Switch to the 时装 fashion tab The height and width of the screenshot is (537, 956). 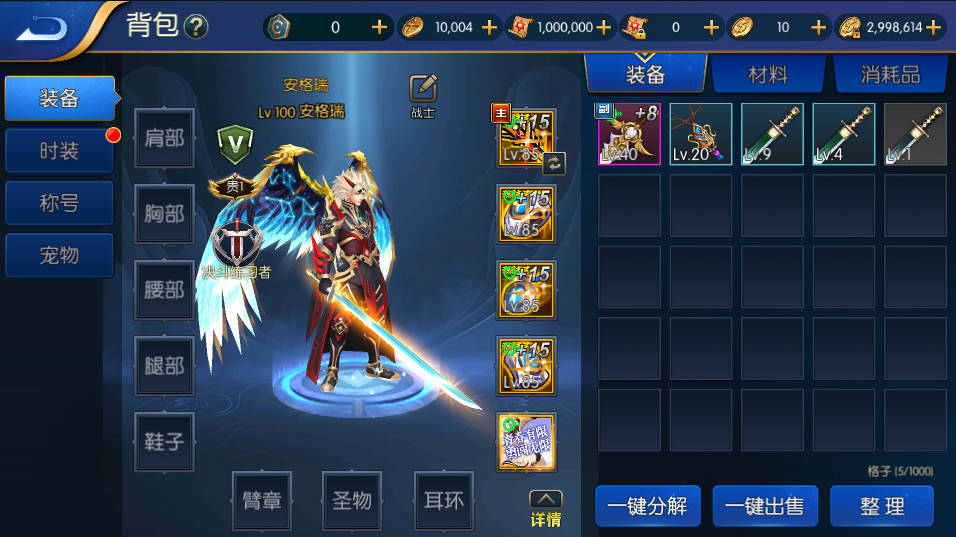pos(59,151)
